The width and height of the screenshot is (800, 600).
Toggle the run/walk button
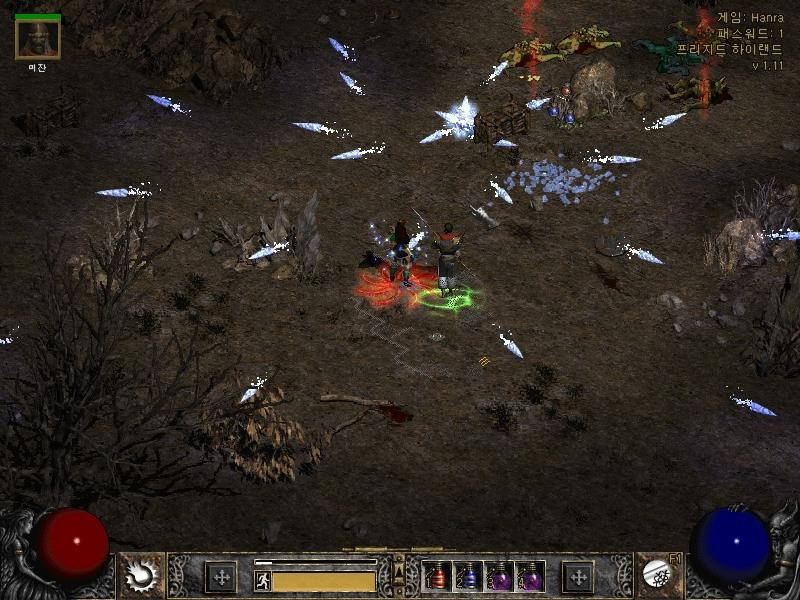[x=263, y=580]
